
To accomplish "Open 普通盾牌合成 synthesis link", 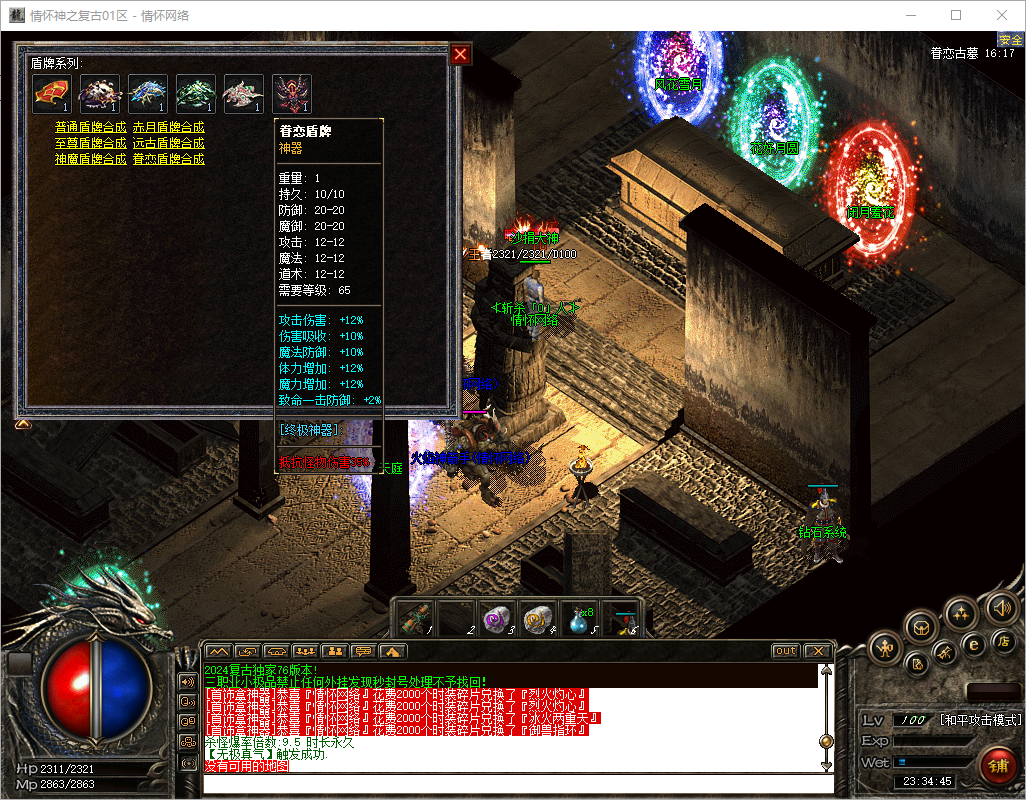I will 91,128.
